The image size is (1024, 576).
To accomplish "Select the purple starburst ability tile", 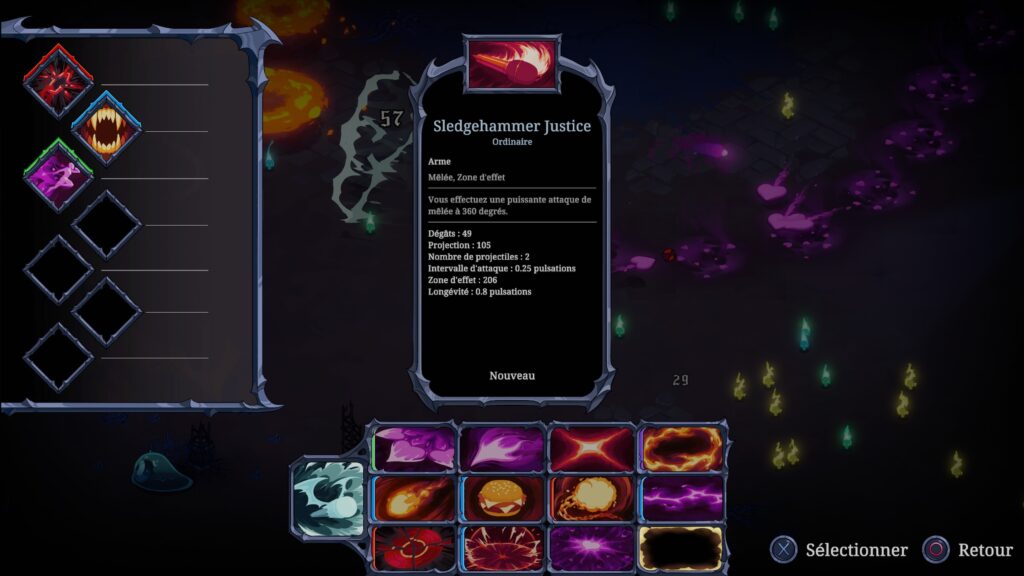I will pos(591,548).
